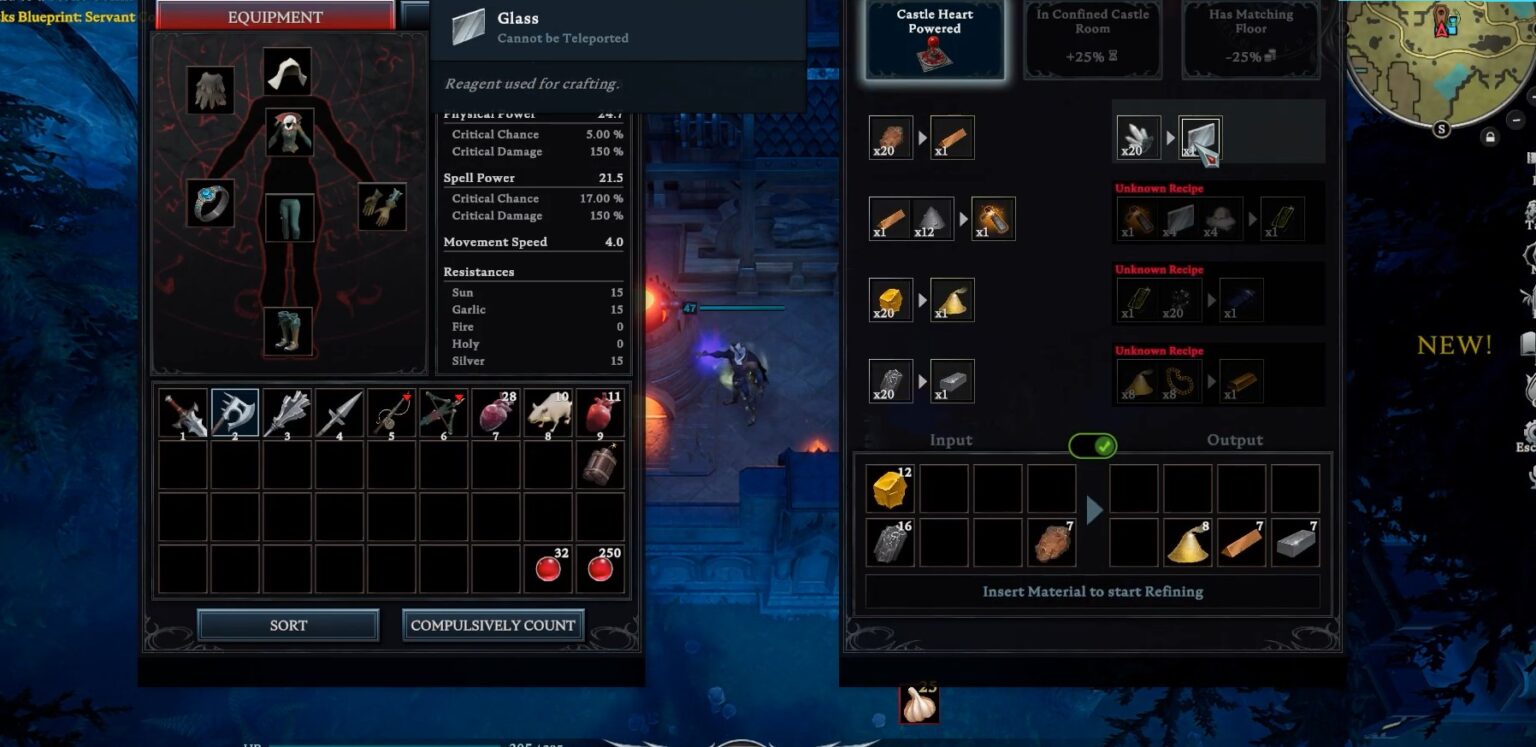Click the boots equipment slot
The width and height of the screenshot is (1536, 747).
click(289, 330)
